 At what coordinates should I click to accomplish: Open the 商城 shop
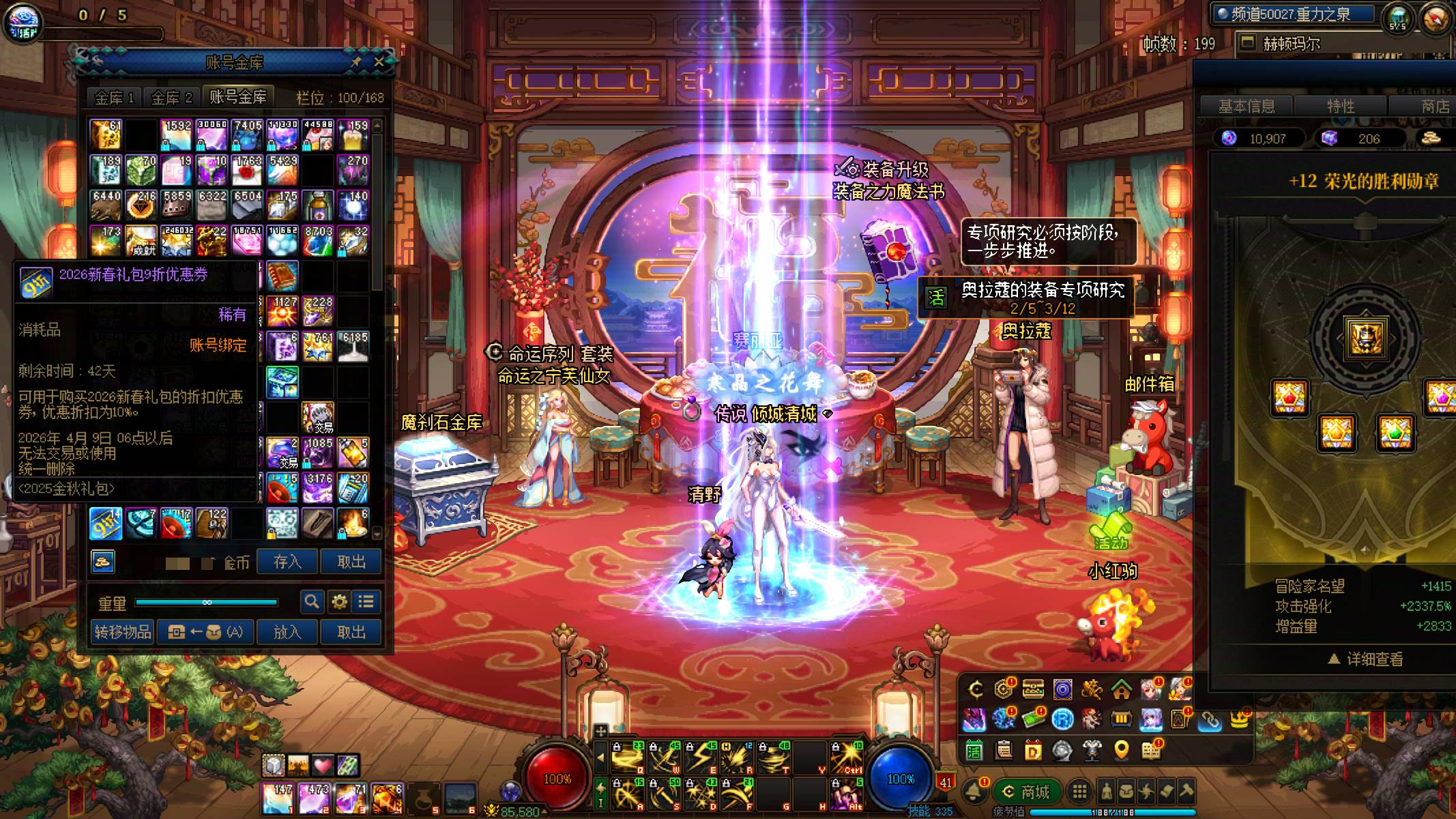(x=1027, y=792)
